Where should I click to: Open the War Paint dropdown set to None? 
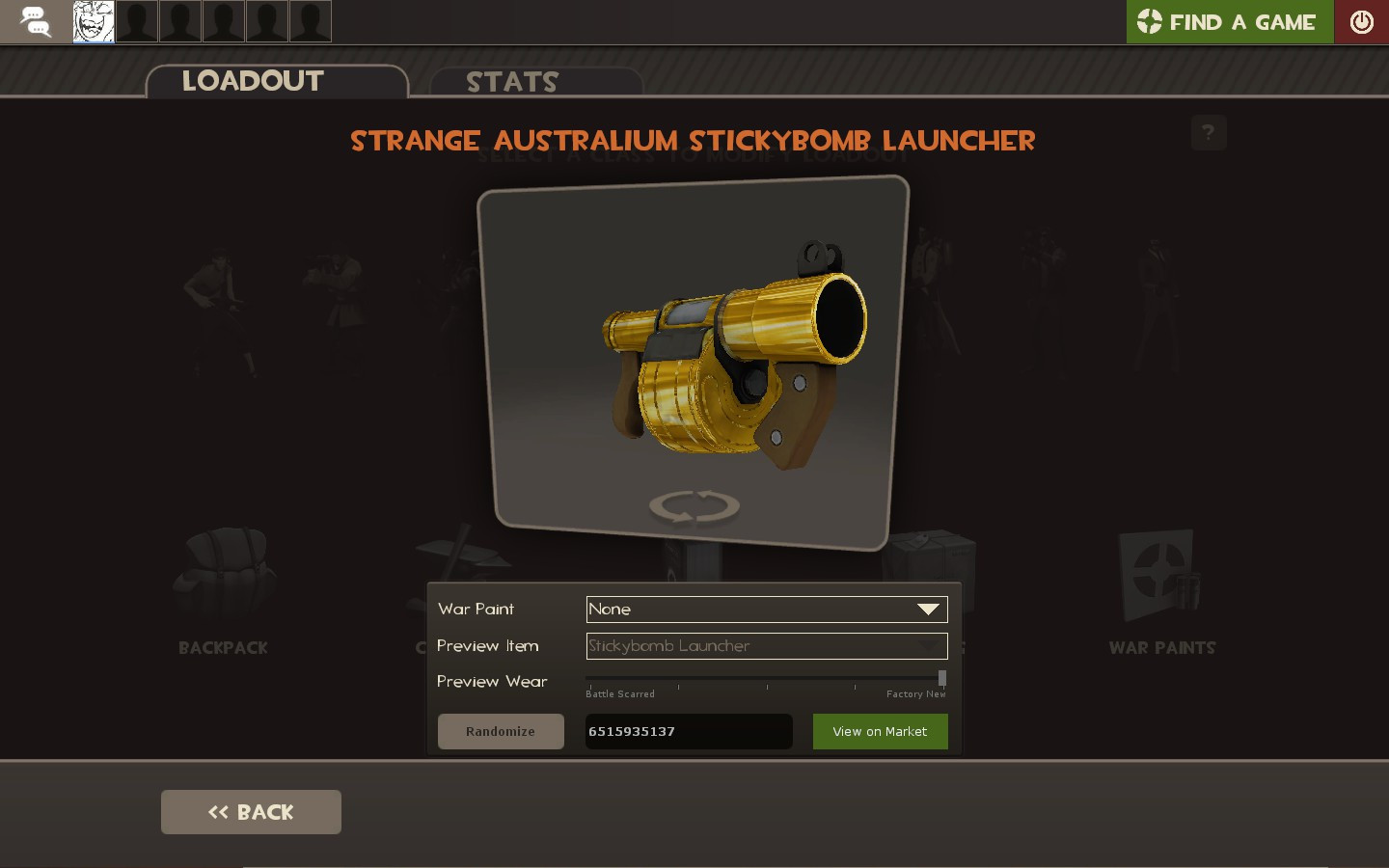pyautogui.click(x=752, y=609)
